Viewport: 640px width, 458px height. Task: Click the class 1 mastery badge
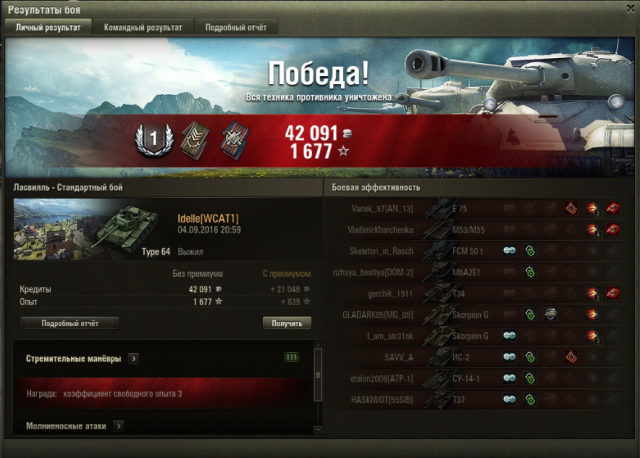pyautogui.click(x=149, y=143)
